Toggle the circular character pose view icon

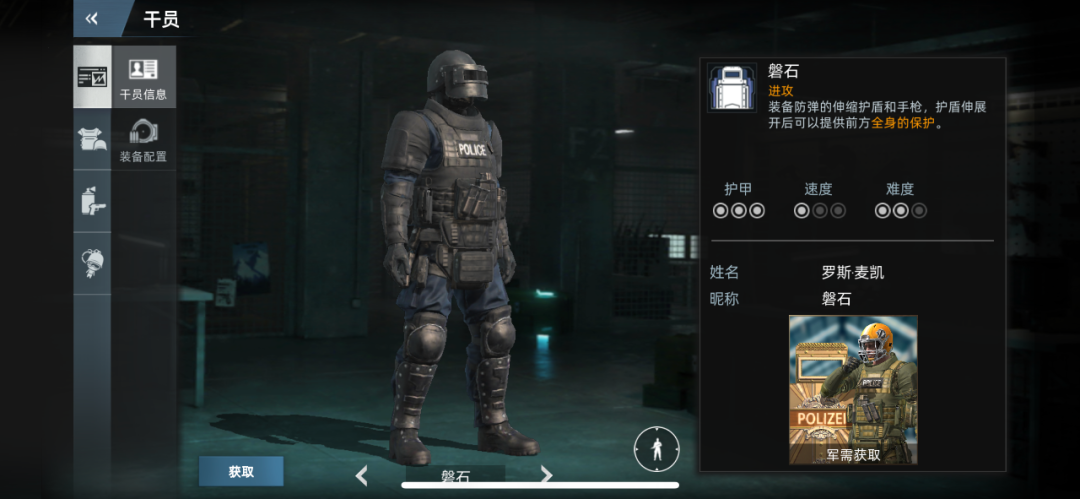coord(655,449)
